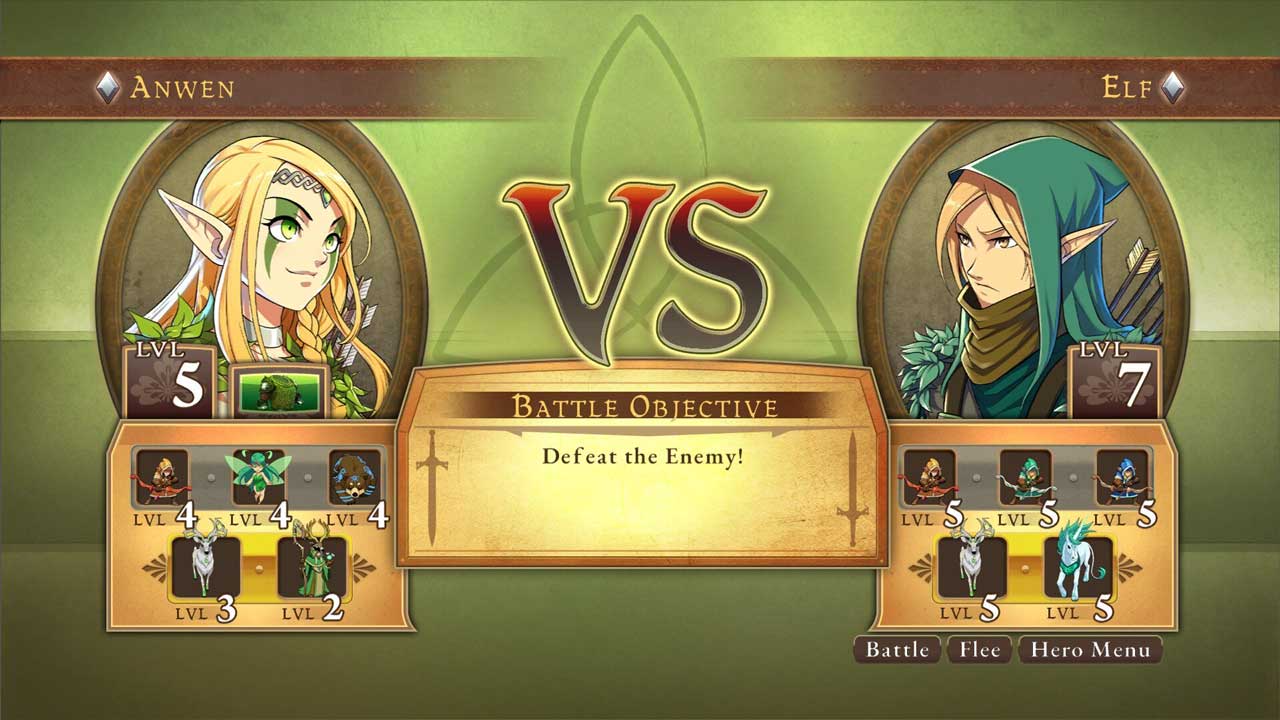The height and width of the screenshot is (720, 1280).
Task: View the enemy's unicorn unit
Action: (1078, 565)
